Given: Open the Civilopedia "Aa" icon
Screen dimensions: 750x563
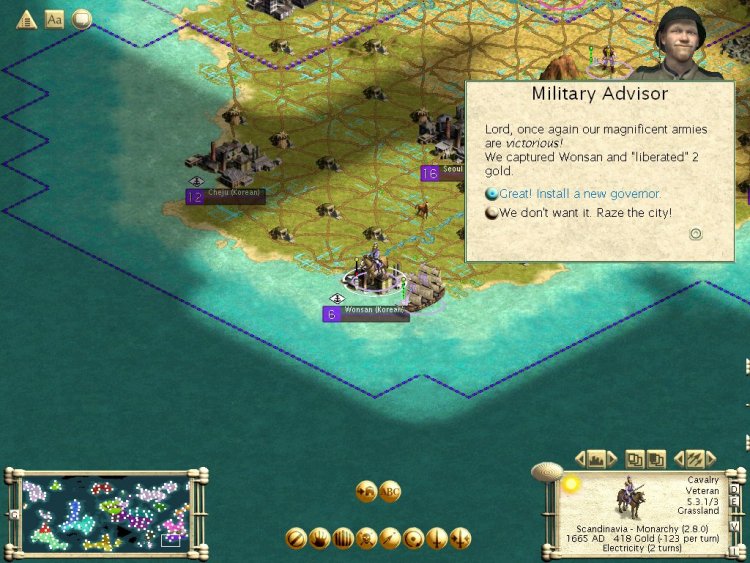Looking at the screenshot, I should 55,19.
